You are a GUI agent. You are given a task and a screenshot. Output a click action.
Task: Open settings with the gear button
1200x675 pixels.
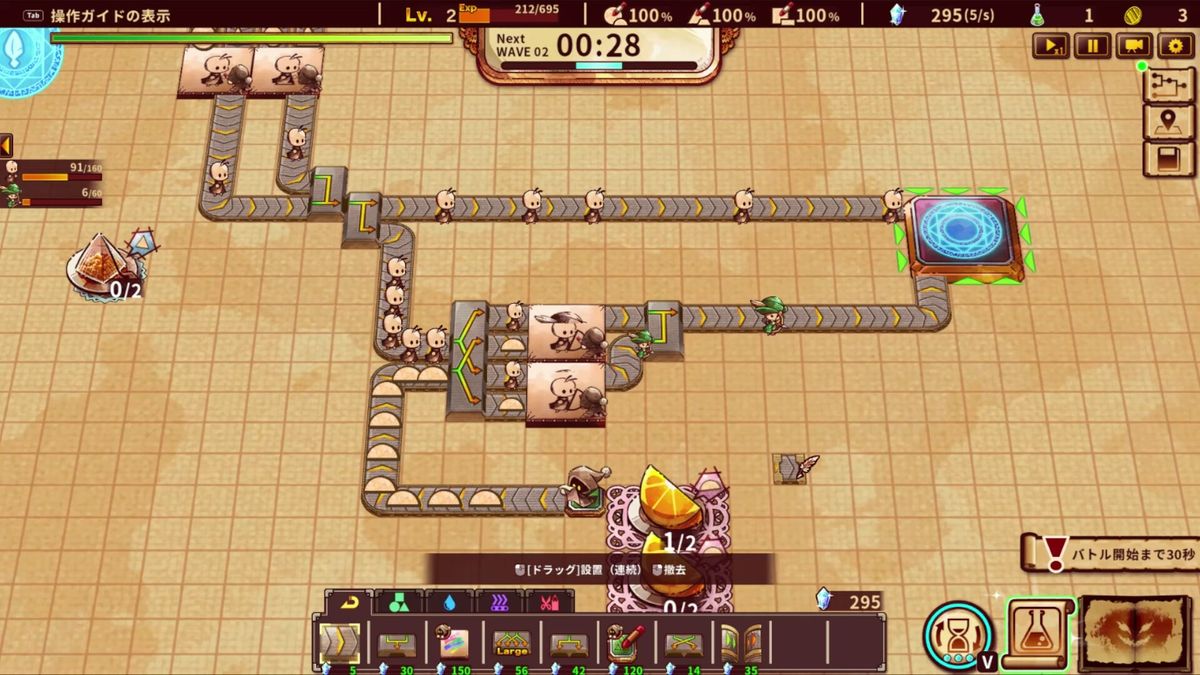pyautogui.click(x=1175, y=45)
